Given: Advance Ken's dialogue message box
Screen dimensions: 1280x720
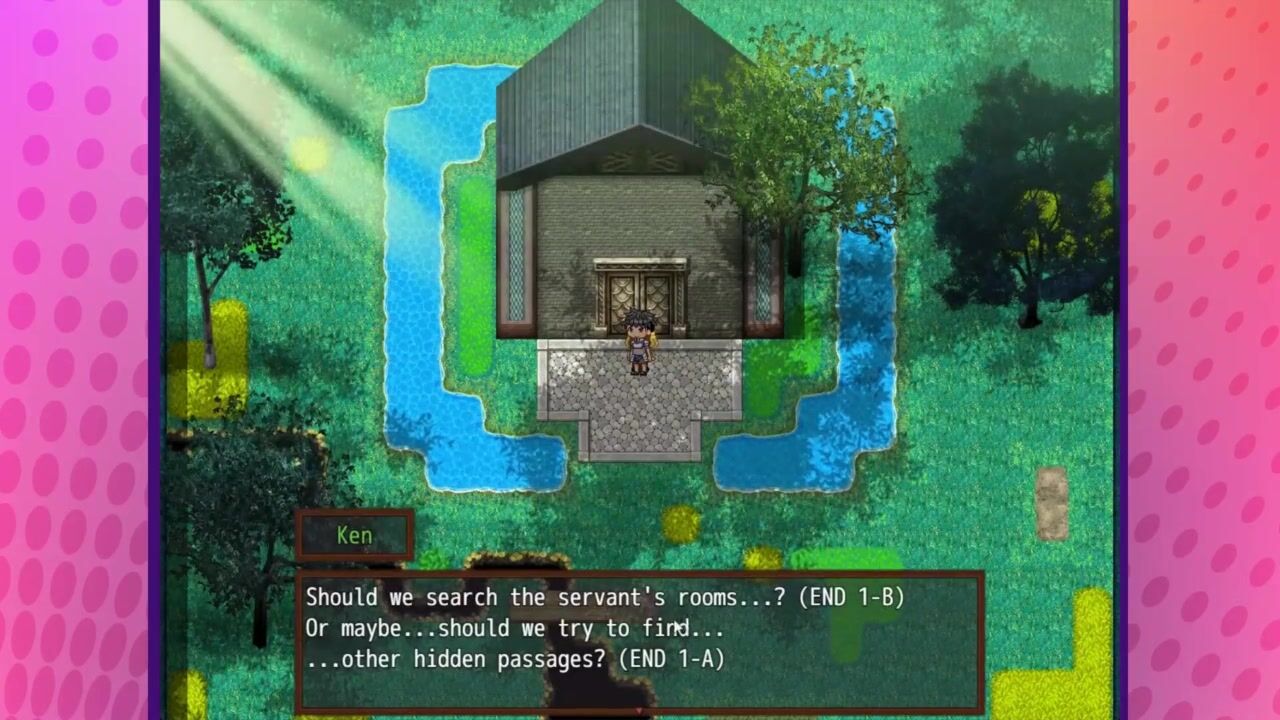Looking at the screenshot, I should (x=640, y=640).
